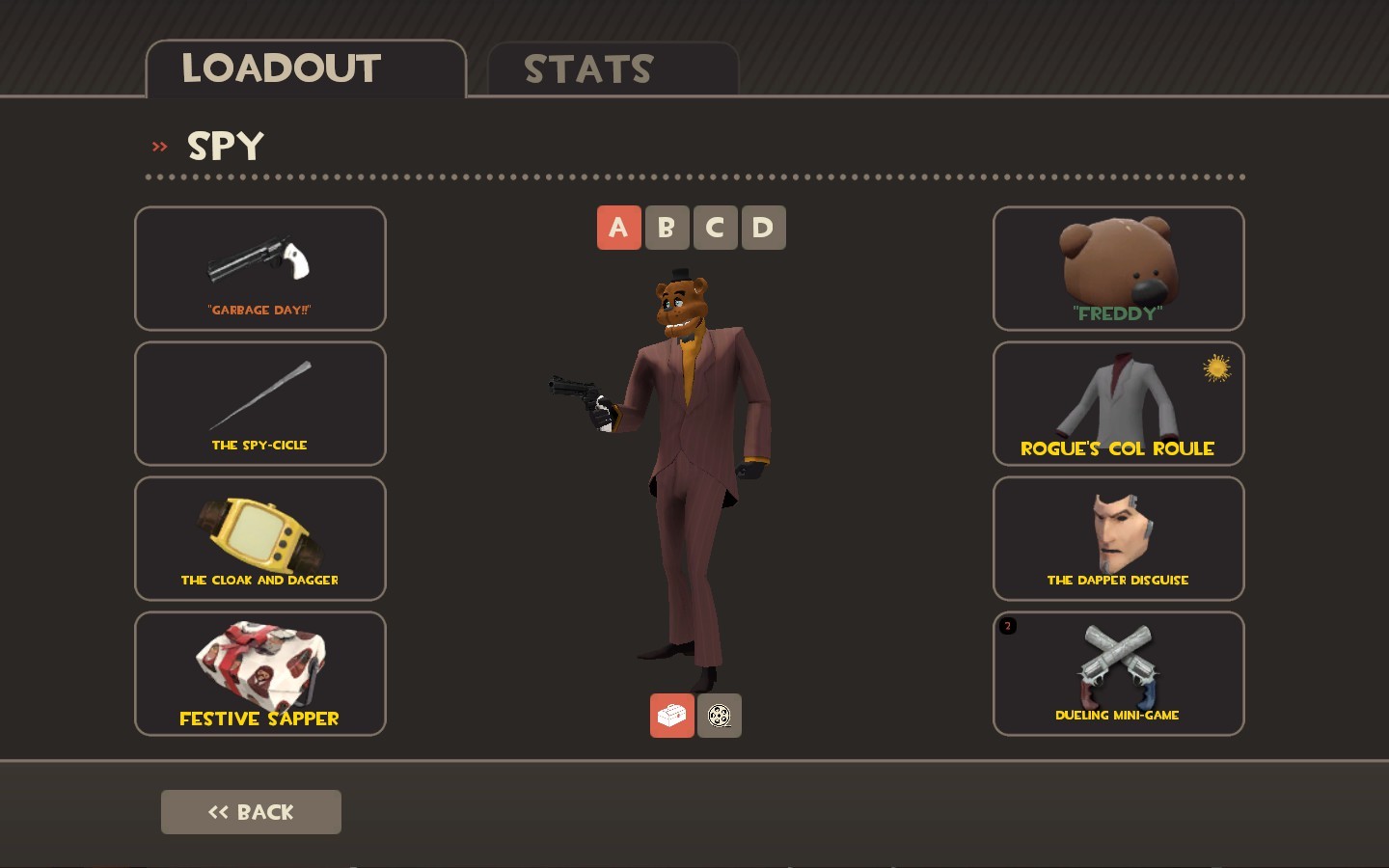Image resolution: width=1389 pixels, height=868 pixels.
Task: Toggle loadout preset D
Action: (x=763, y=228)
